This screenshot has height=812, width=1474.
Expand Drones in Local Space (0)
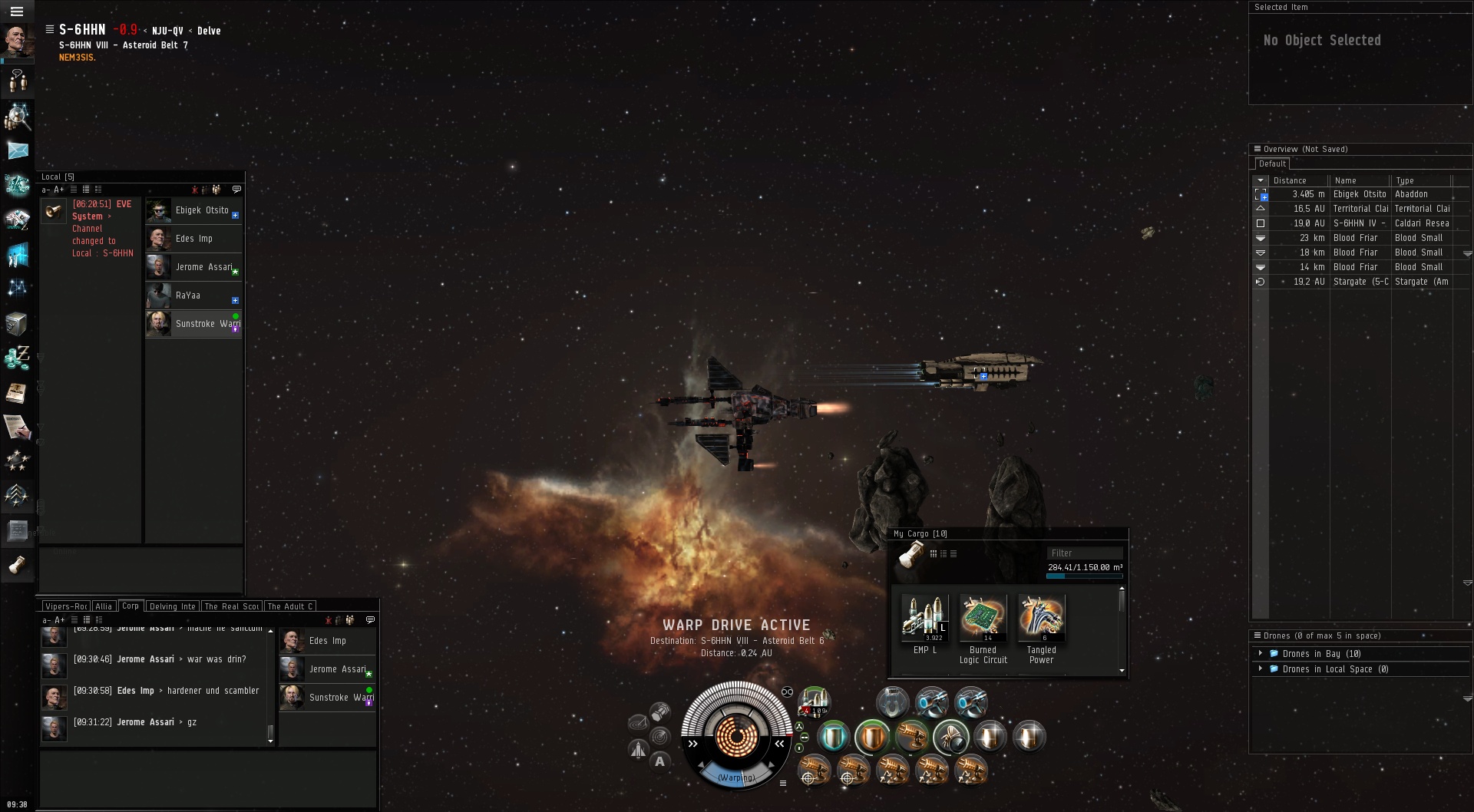tap(1261, 669)
